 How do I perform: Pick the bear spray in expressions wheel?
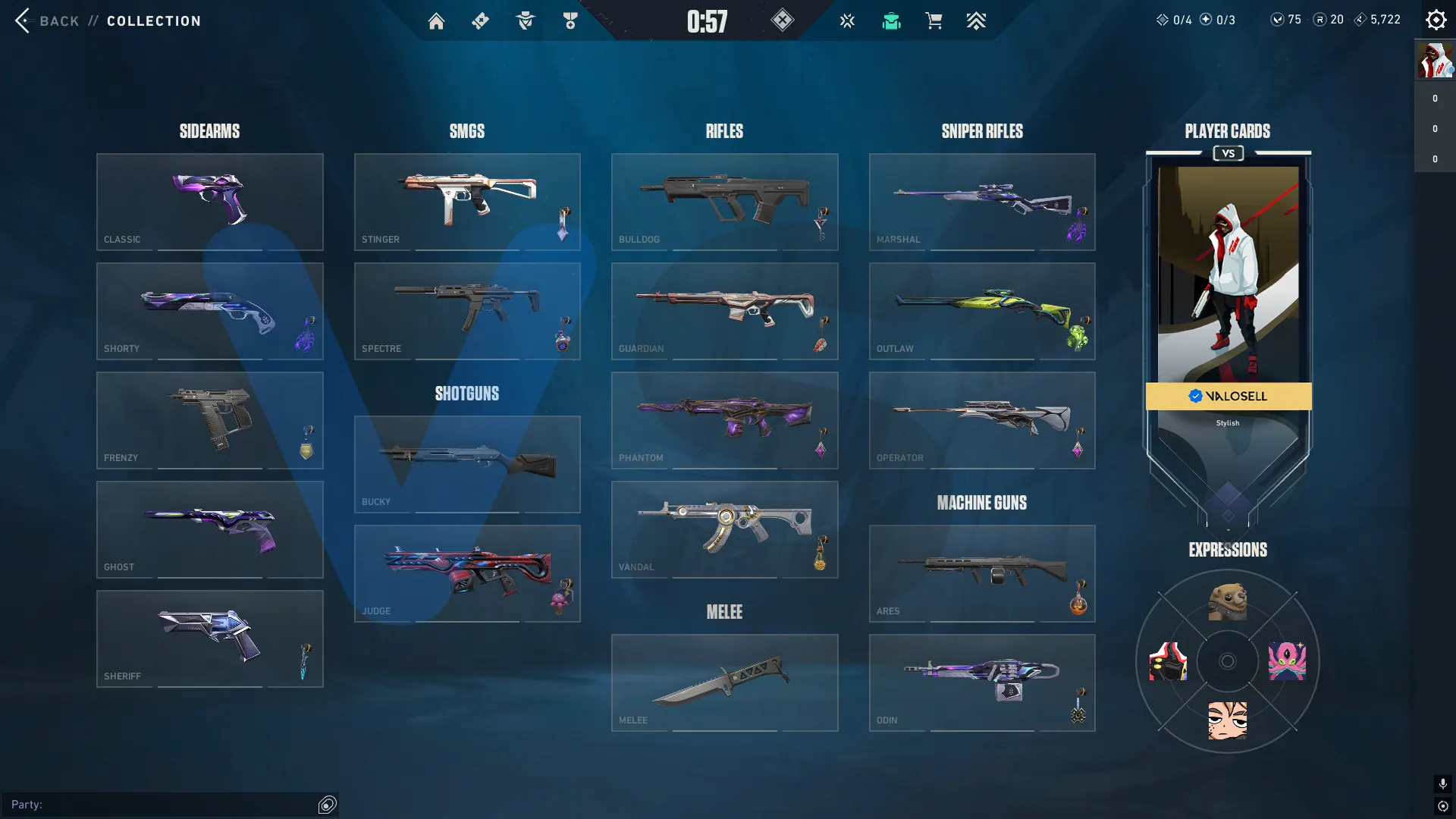(1228, 602)
